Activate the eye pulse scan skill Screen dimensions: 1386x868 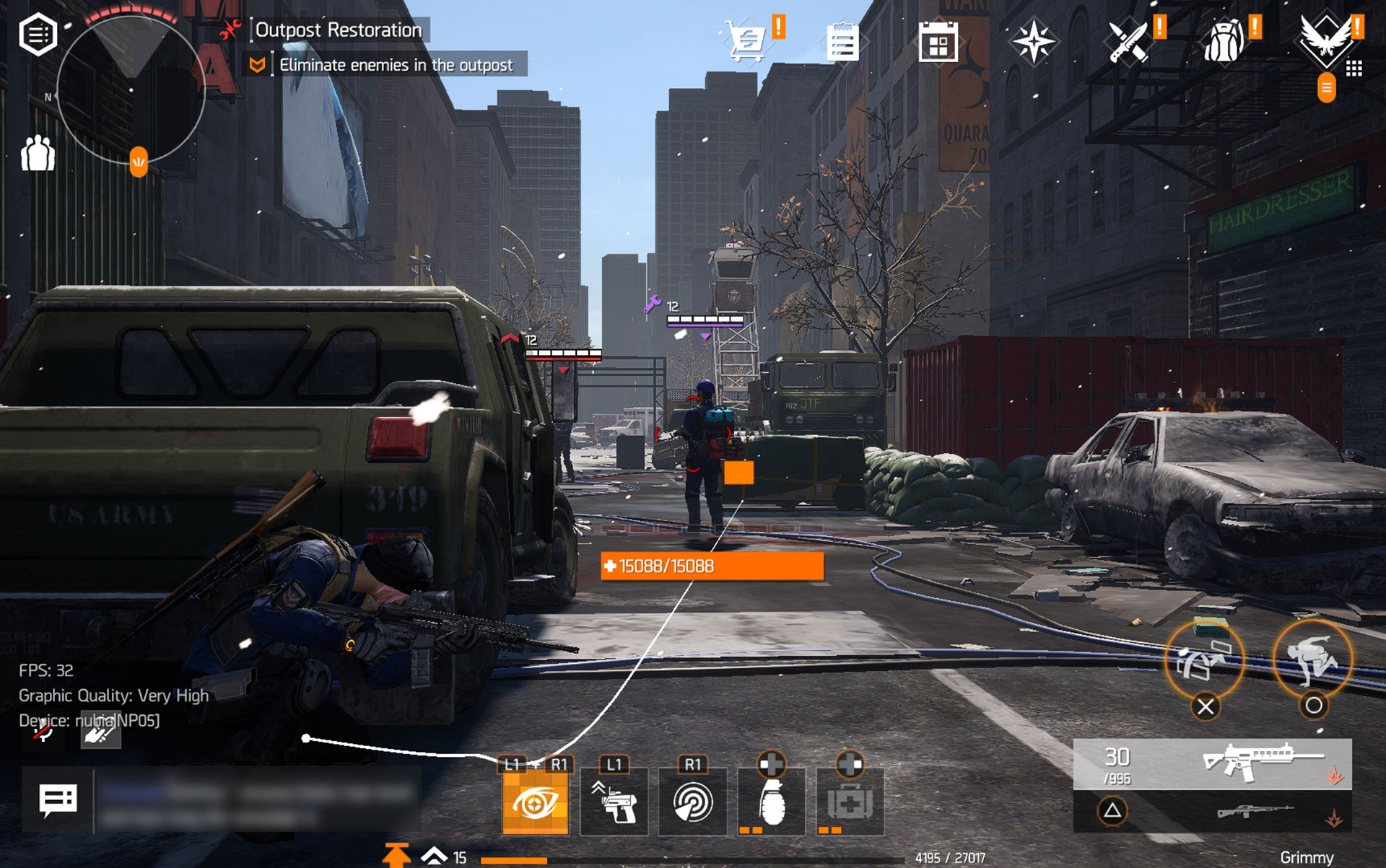tap(535, 802)
